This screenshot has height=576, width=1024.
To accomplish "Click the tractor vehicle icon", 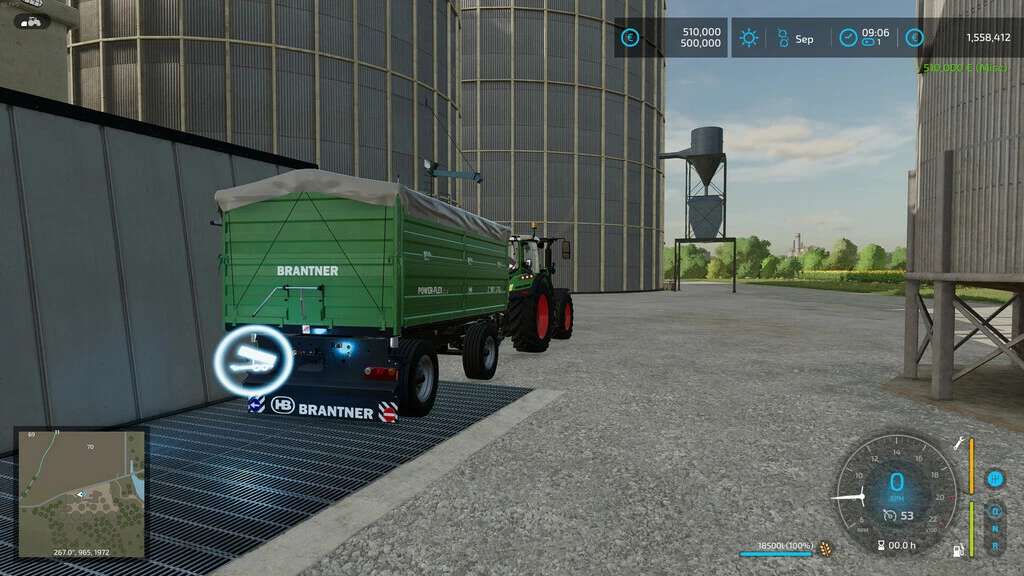I will 32,21.
